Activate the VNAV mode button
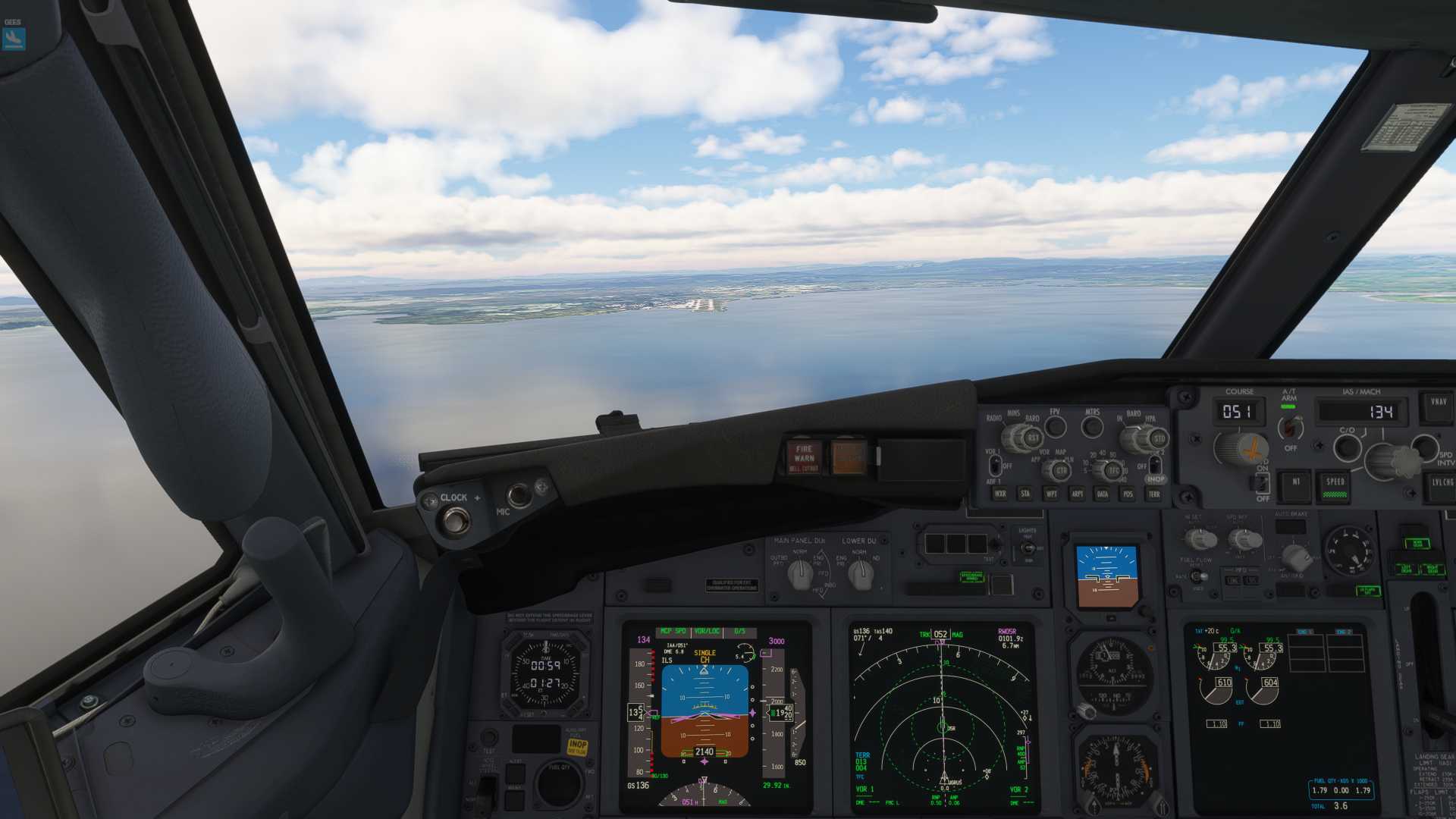The height and width of the screenshot is (819, 1456). tap(1439, 406)
